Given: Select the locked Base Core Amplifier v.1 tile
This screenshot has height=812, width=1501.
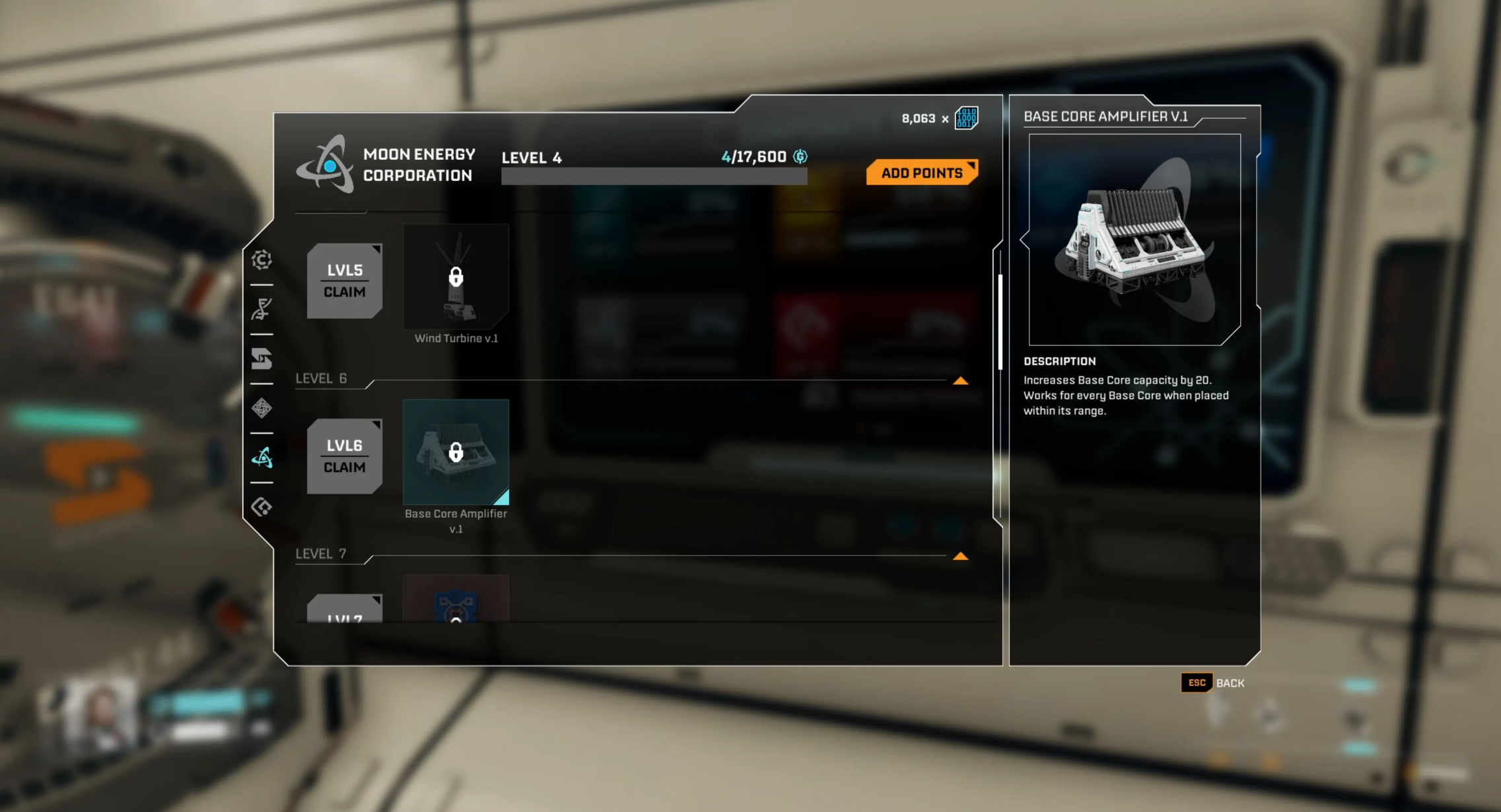Looking at the screenshot, I should point(456,452).
